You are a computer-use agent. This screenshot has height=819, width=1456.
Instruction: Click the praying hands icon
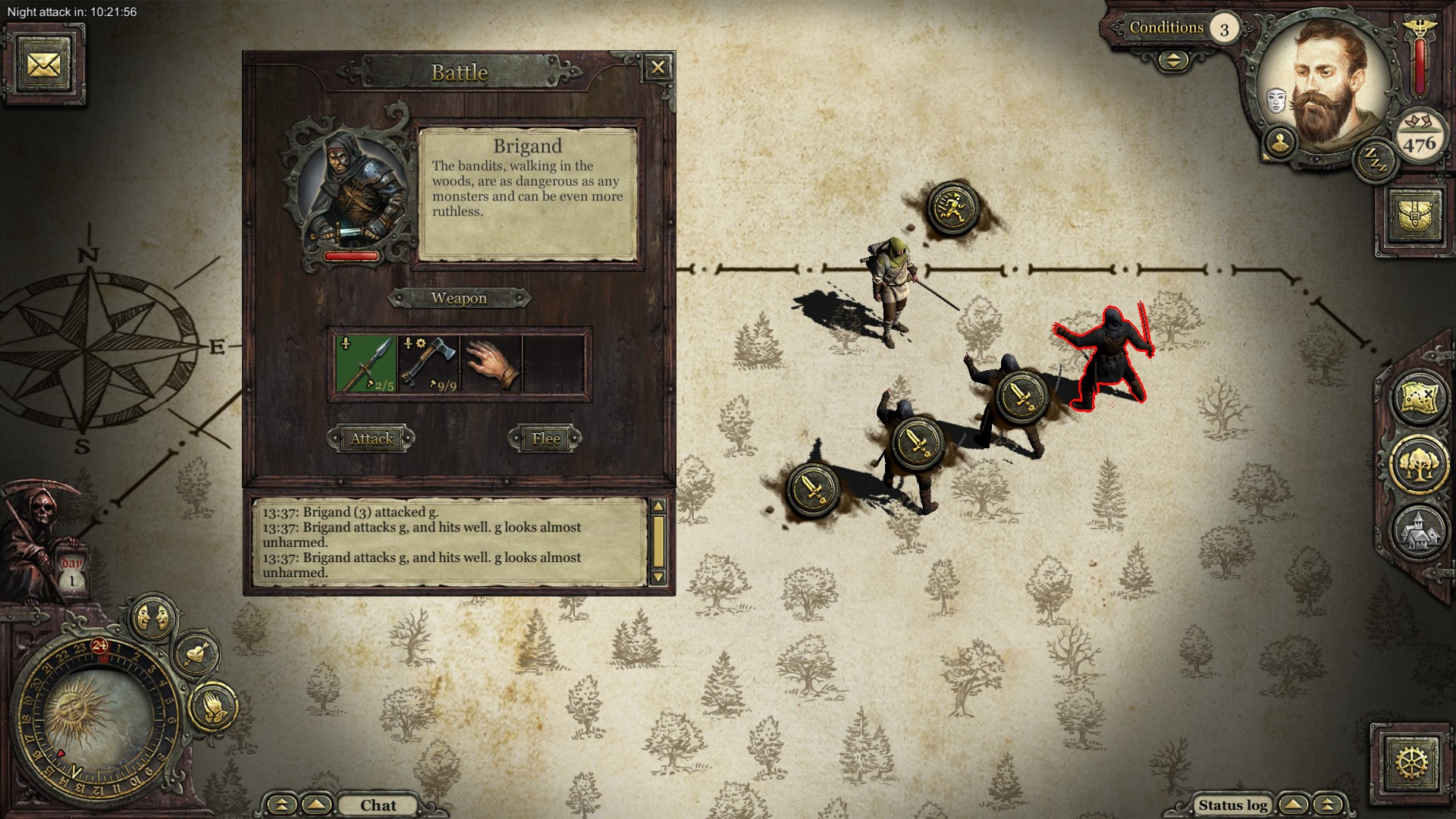coord(212,707)
